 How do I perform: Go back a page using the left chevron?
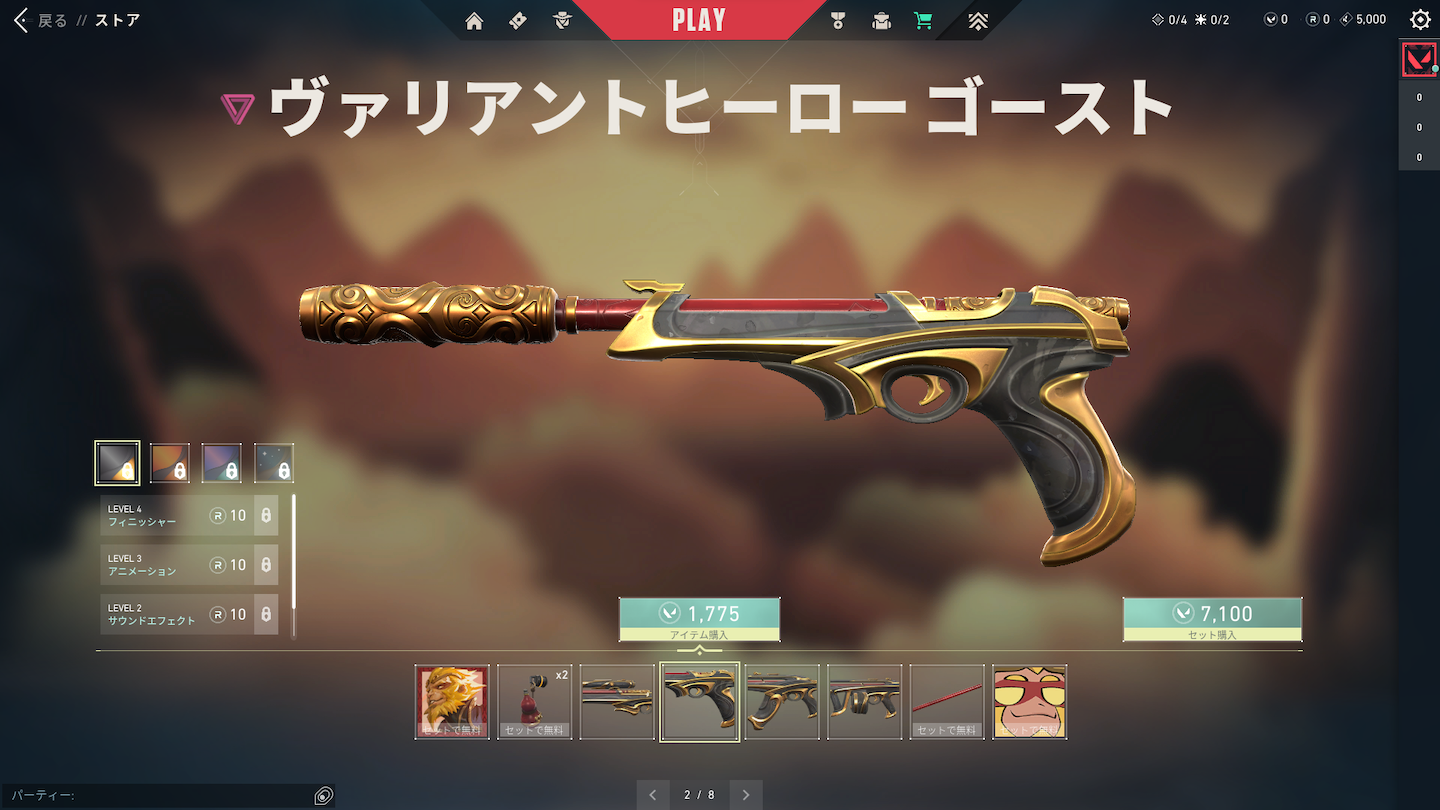point(653,794)
